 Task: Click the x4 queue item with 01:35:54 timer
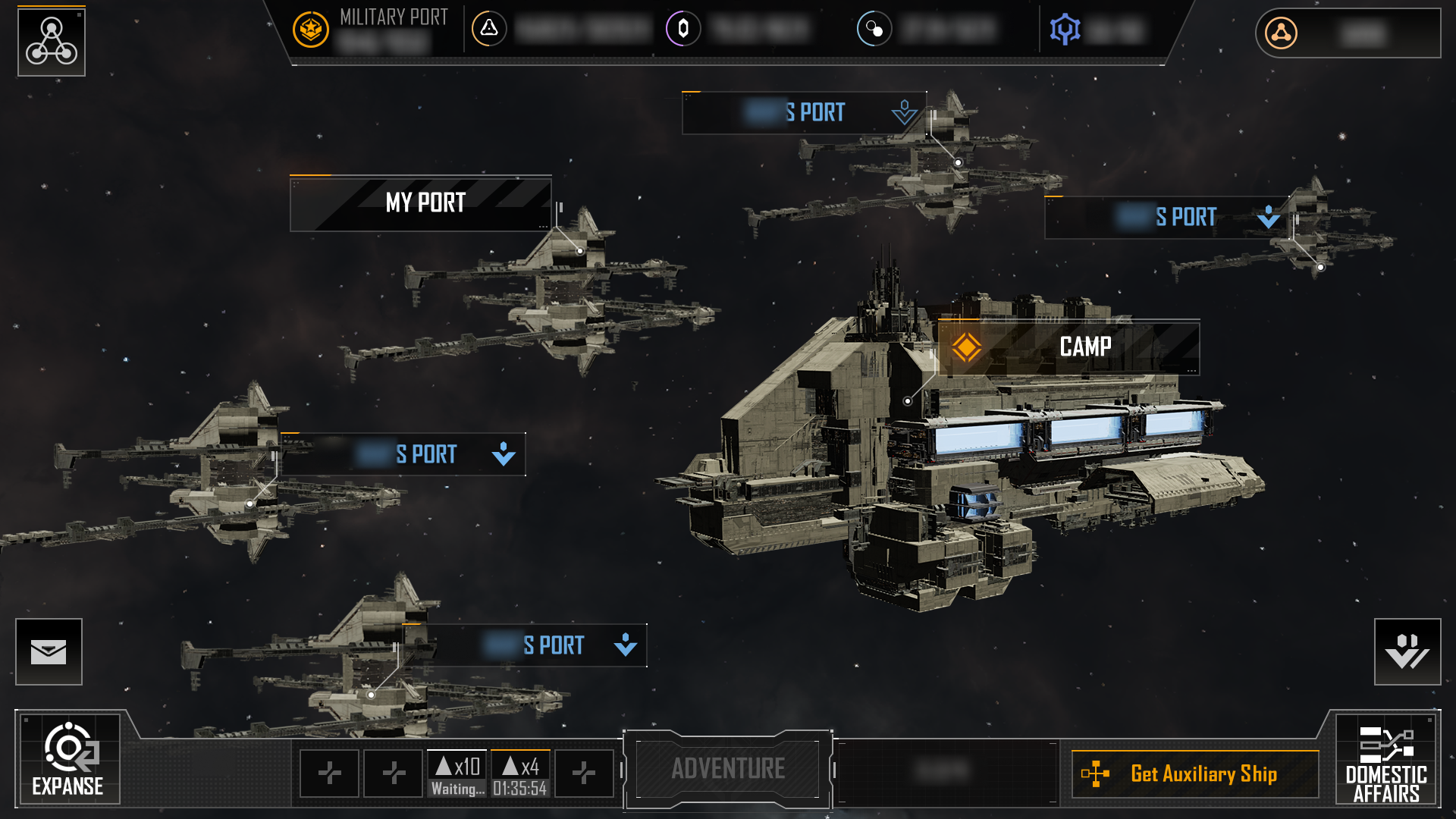[x=519, y=773]
